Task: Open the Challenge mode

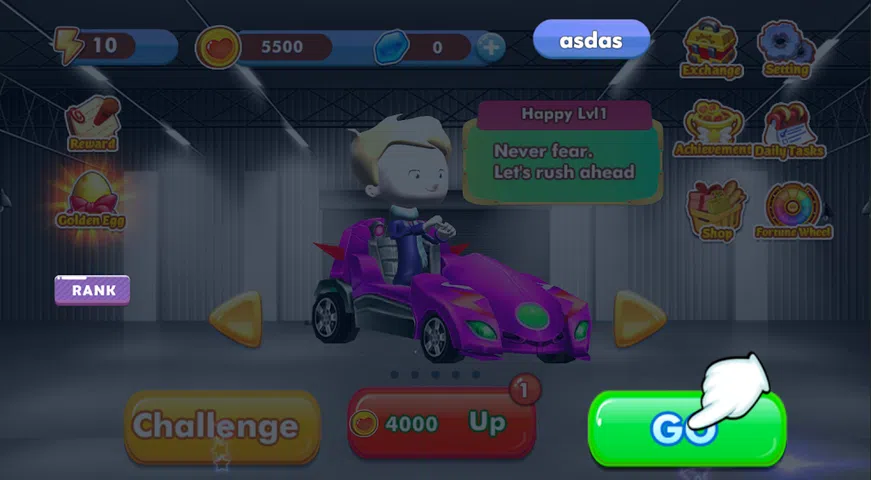Action: [x=221, y=426]
